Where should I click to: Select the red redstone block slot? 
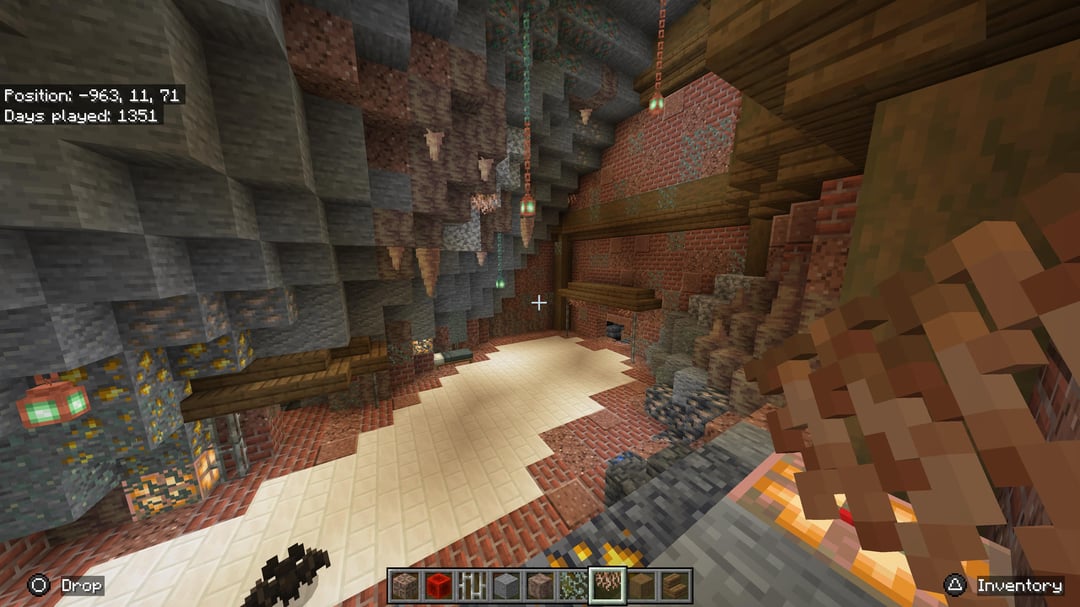click(438, 585)
